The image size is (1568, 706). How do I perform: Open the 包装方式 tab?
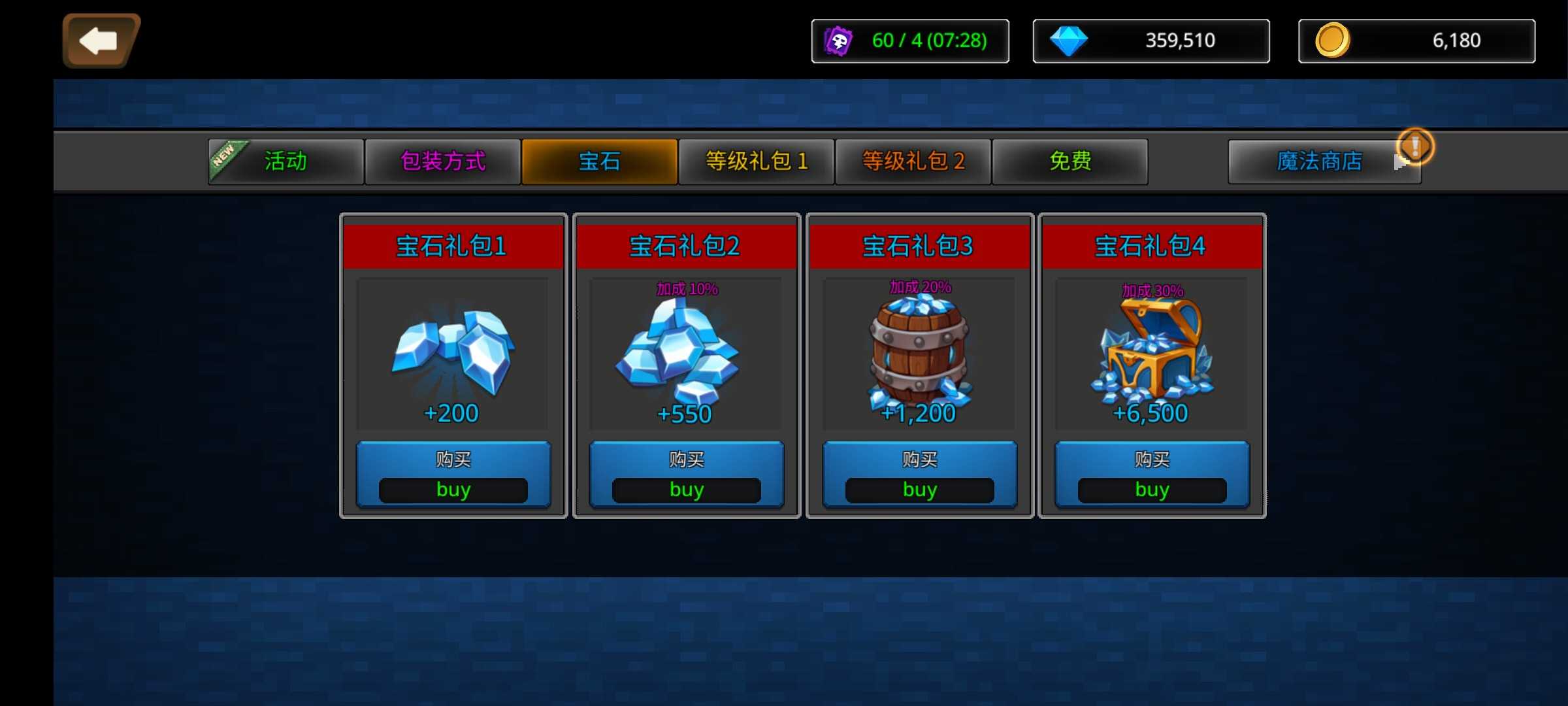tap(443, 161)
